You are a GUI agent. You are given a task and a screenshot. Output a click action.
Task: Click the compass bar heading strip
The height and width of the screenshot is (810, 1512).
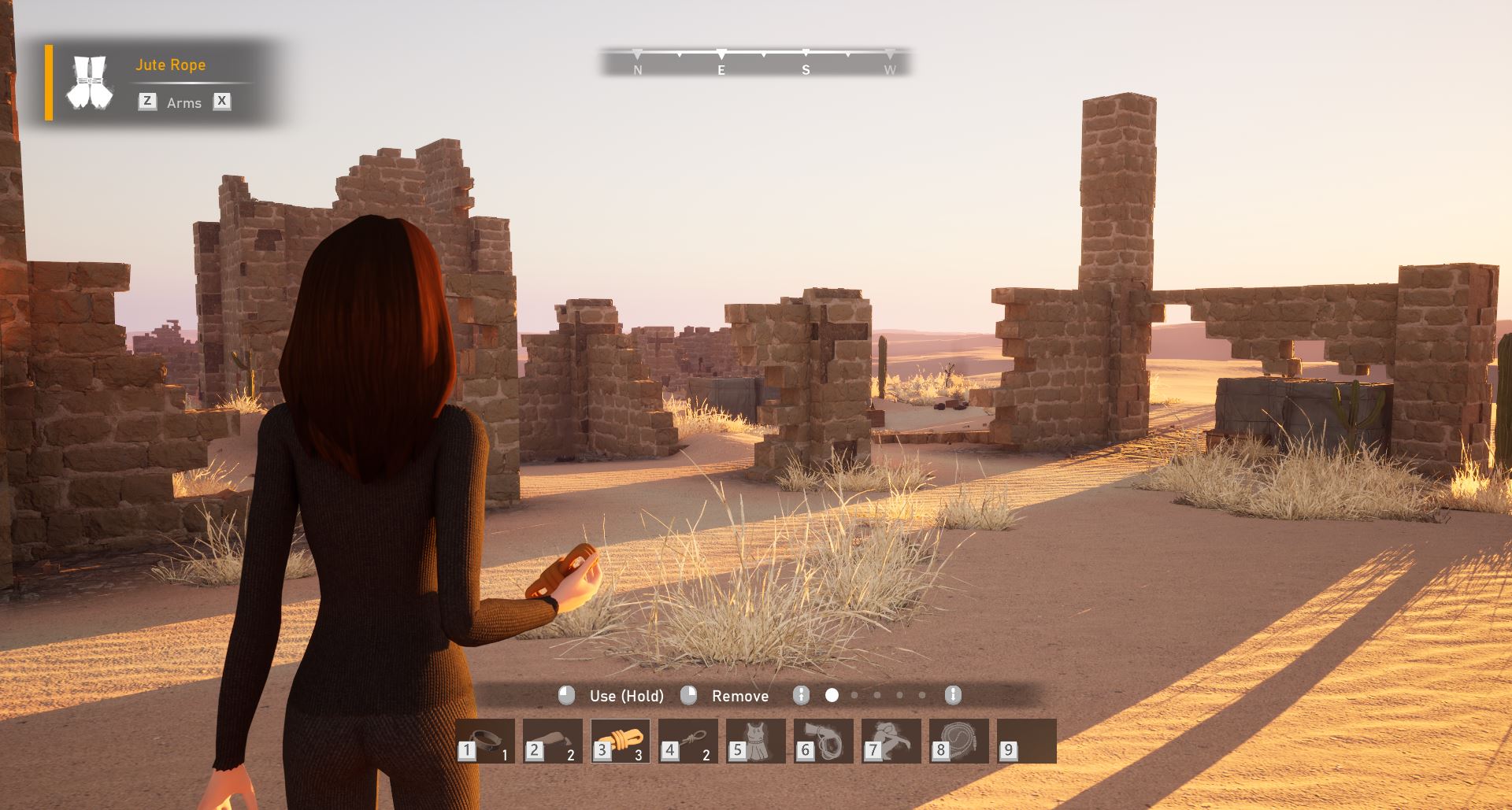(x=756, y=61)
